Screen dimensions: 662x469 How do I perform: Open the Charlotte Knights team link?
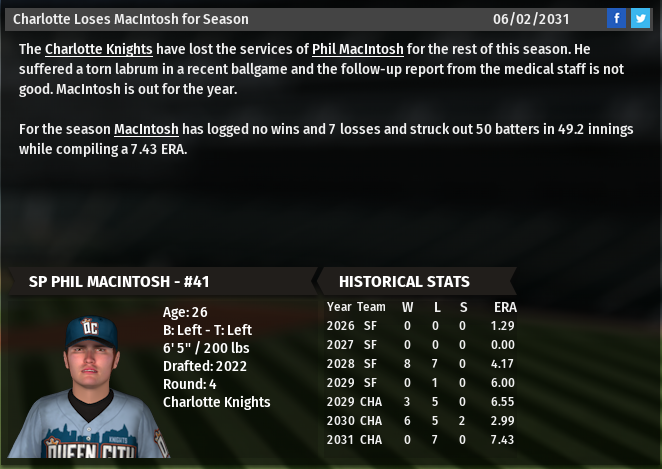tap(98, 49)
